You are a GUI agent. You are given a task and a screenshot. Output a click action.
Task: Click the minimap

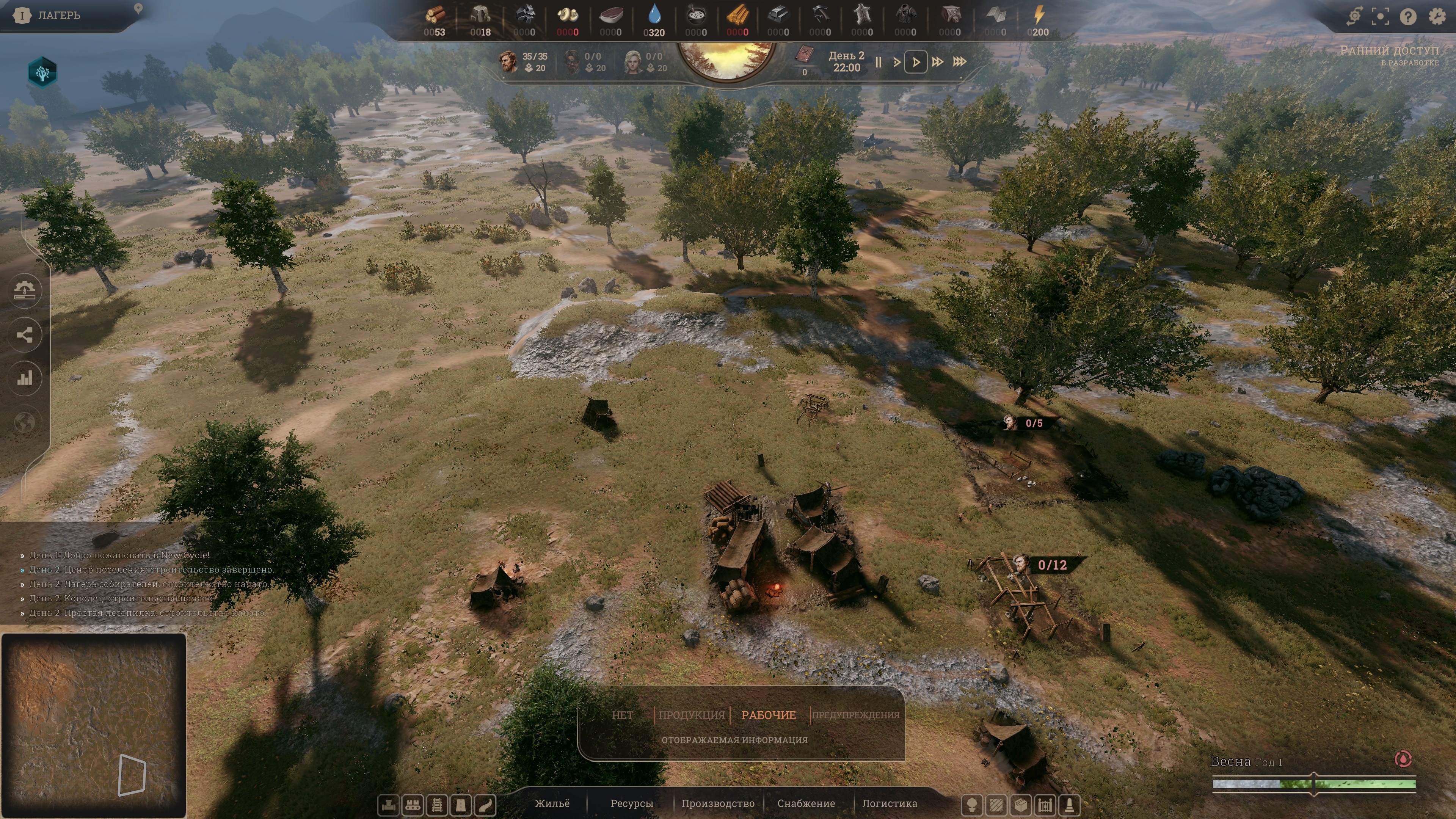pos(94,725)
